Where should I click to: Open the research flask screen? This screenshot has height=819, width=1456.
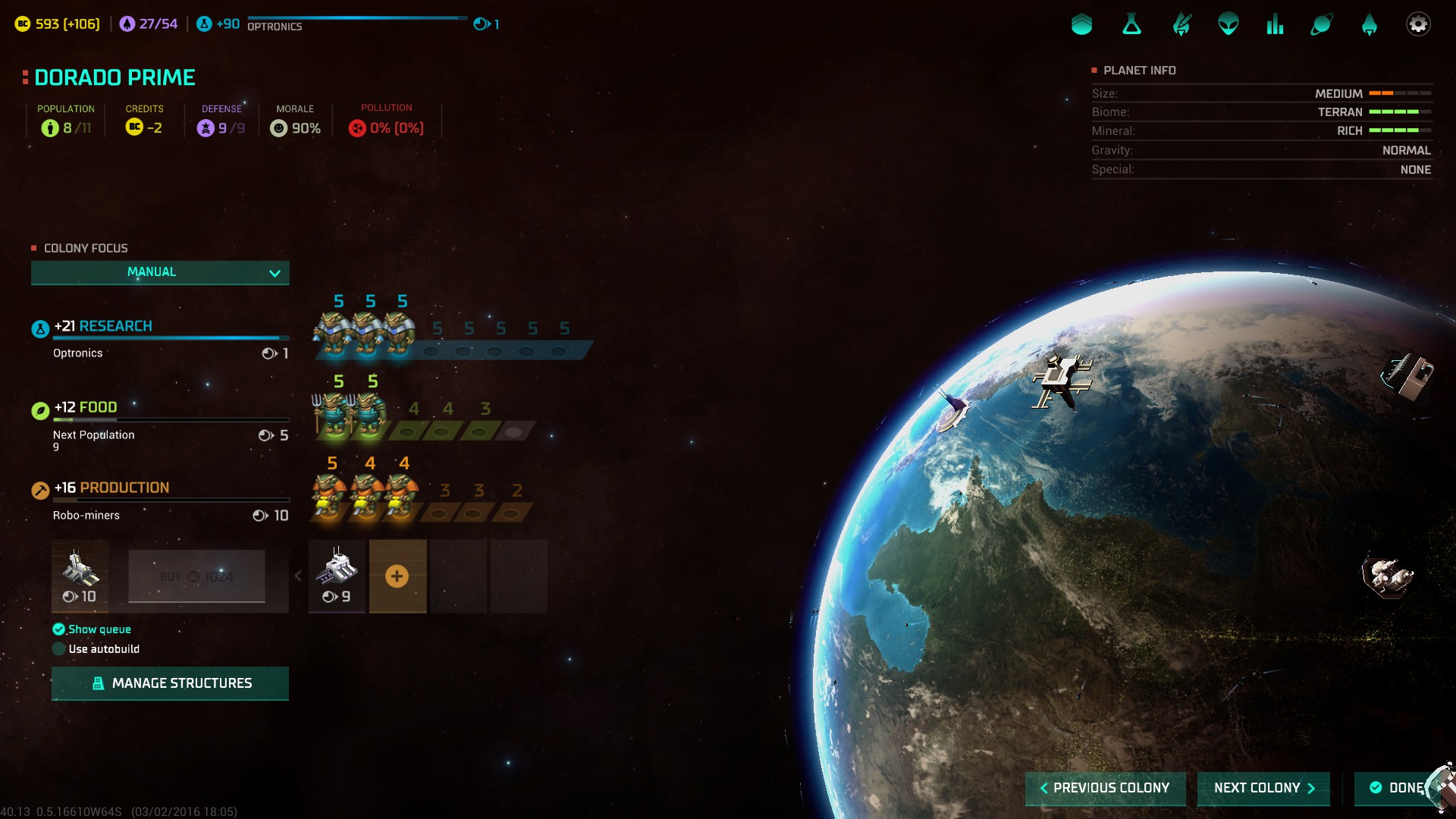[x=1131, y=24]
